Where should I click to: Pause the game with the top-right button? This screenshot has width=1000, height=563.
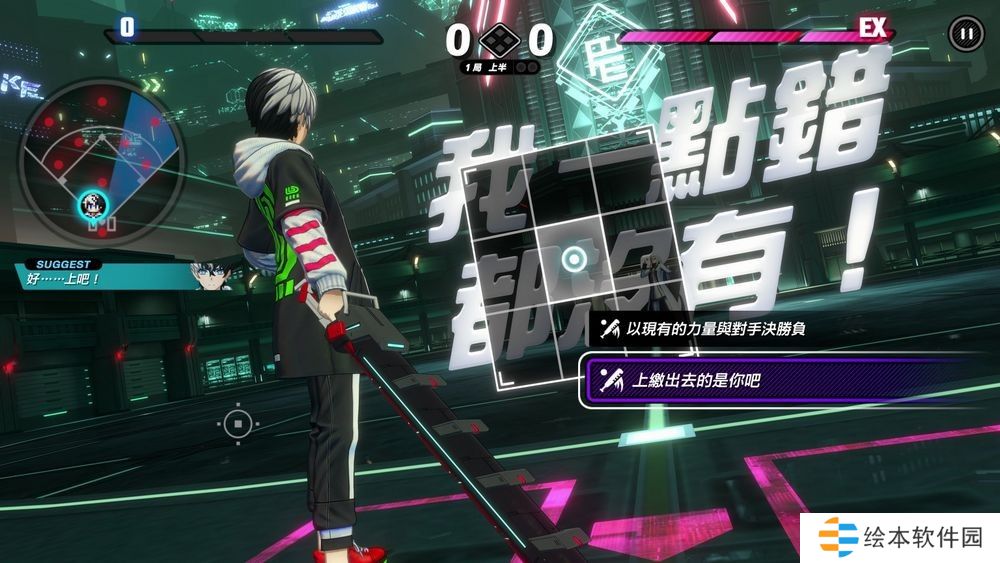[964, 34]
